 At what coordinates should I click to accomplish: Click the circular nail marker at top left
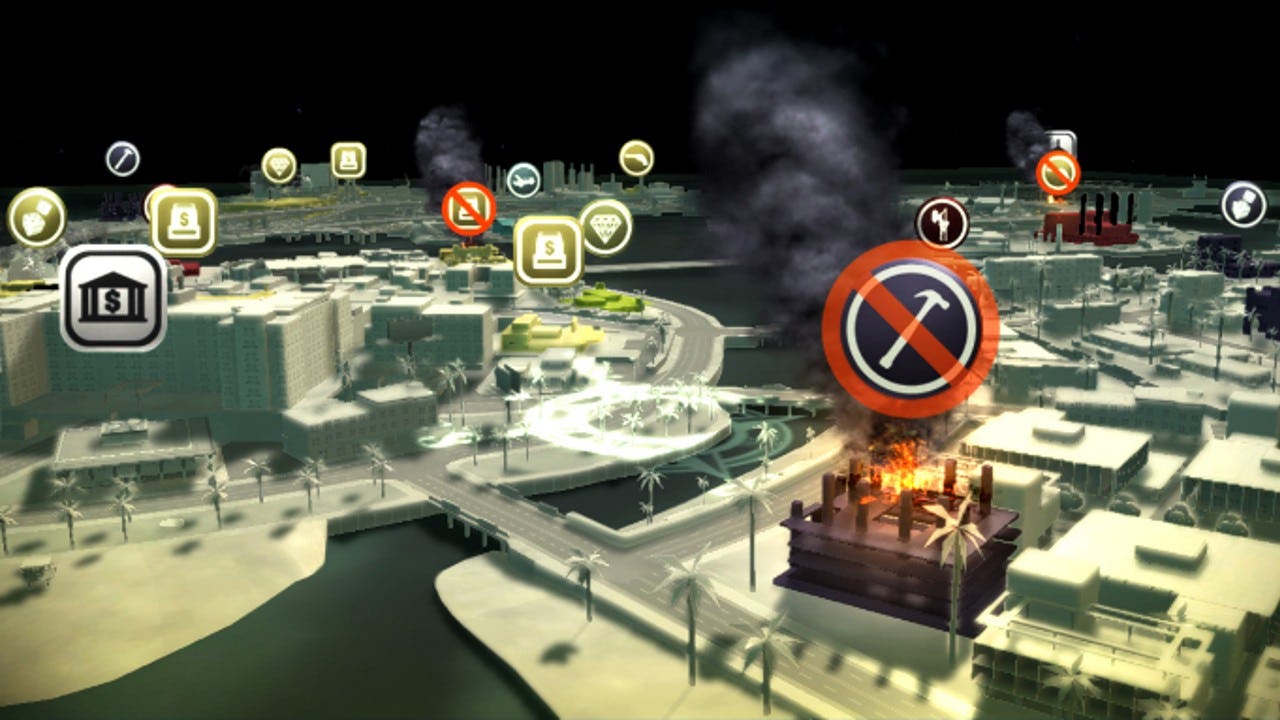[x=123, y=159]
